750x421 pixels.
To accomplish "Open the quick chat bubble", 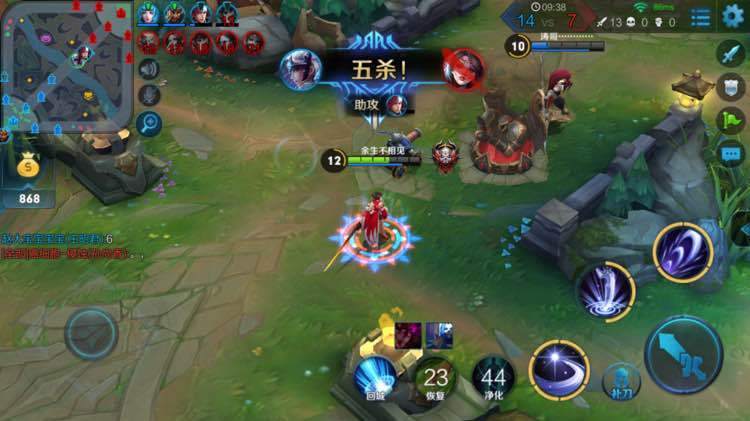I will tap(731, 155).
